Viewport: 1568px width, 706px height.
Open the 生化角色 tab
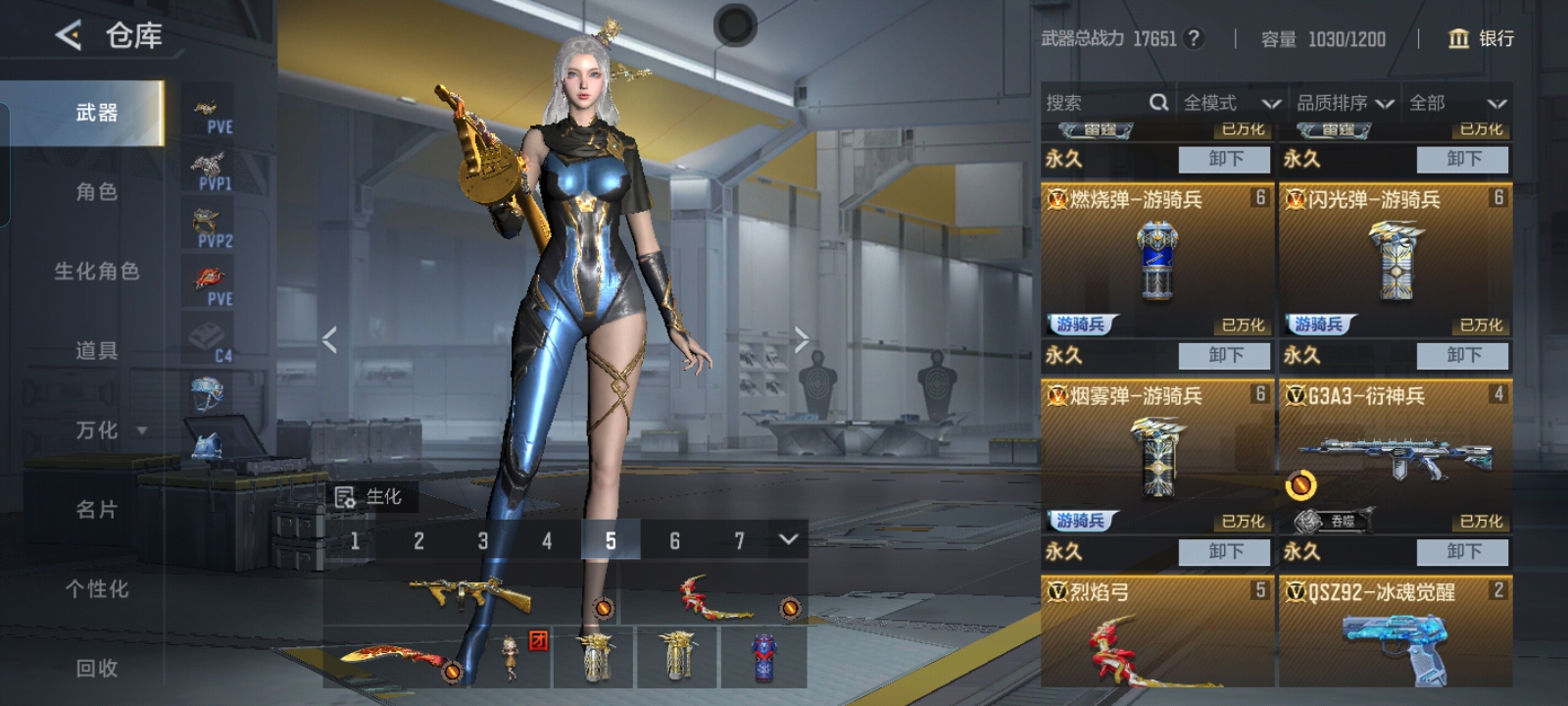pos(96,272)
